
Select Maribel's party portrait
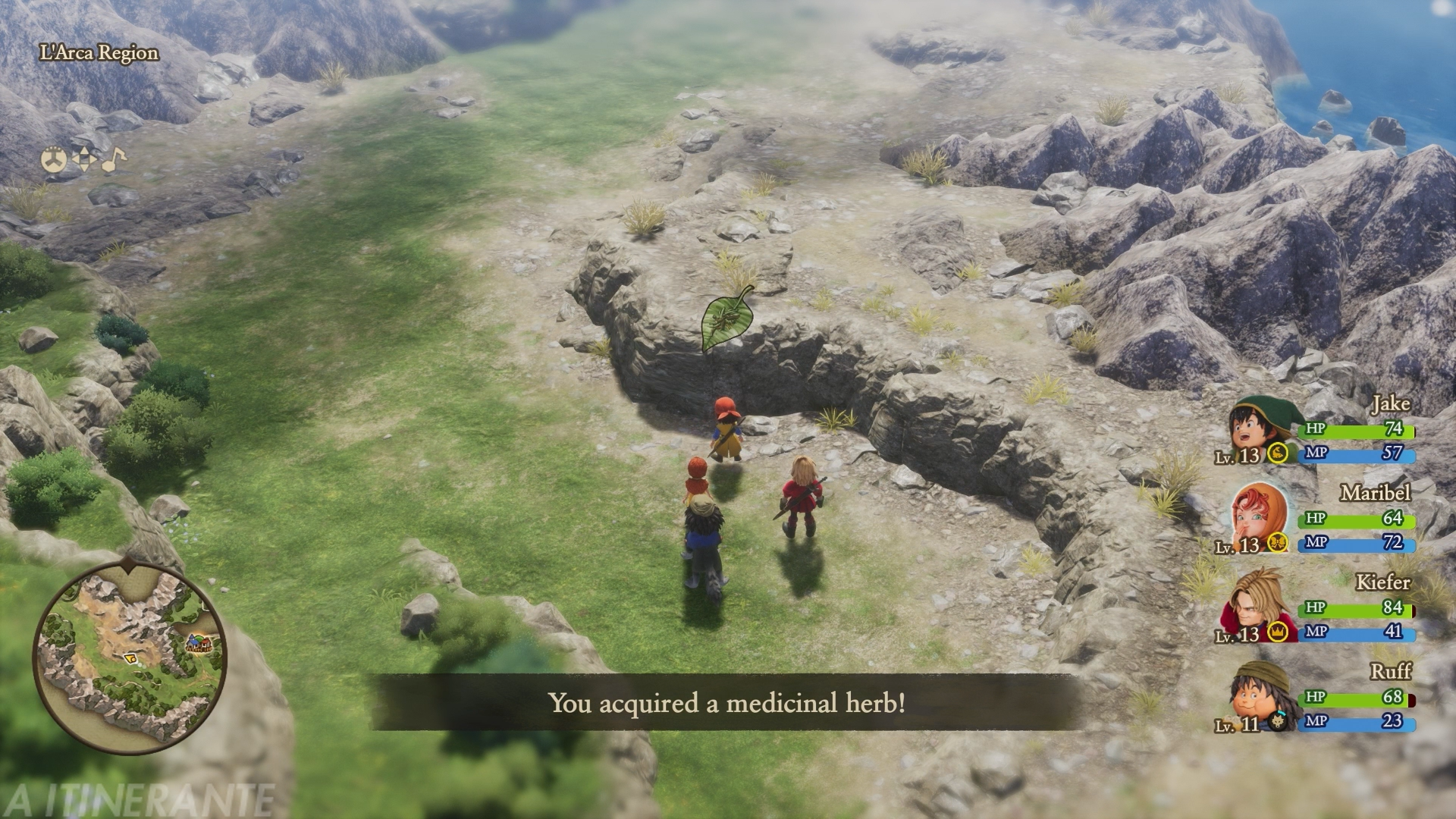1257,519
